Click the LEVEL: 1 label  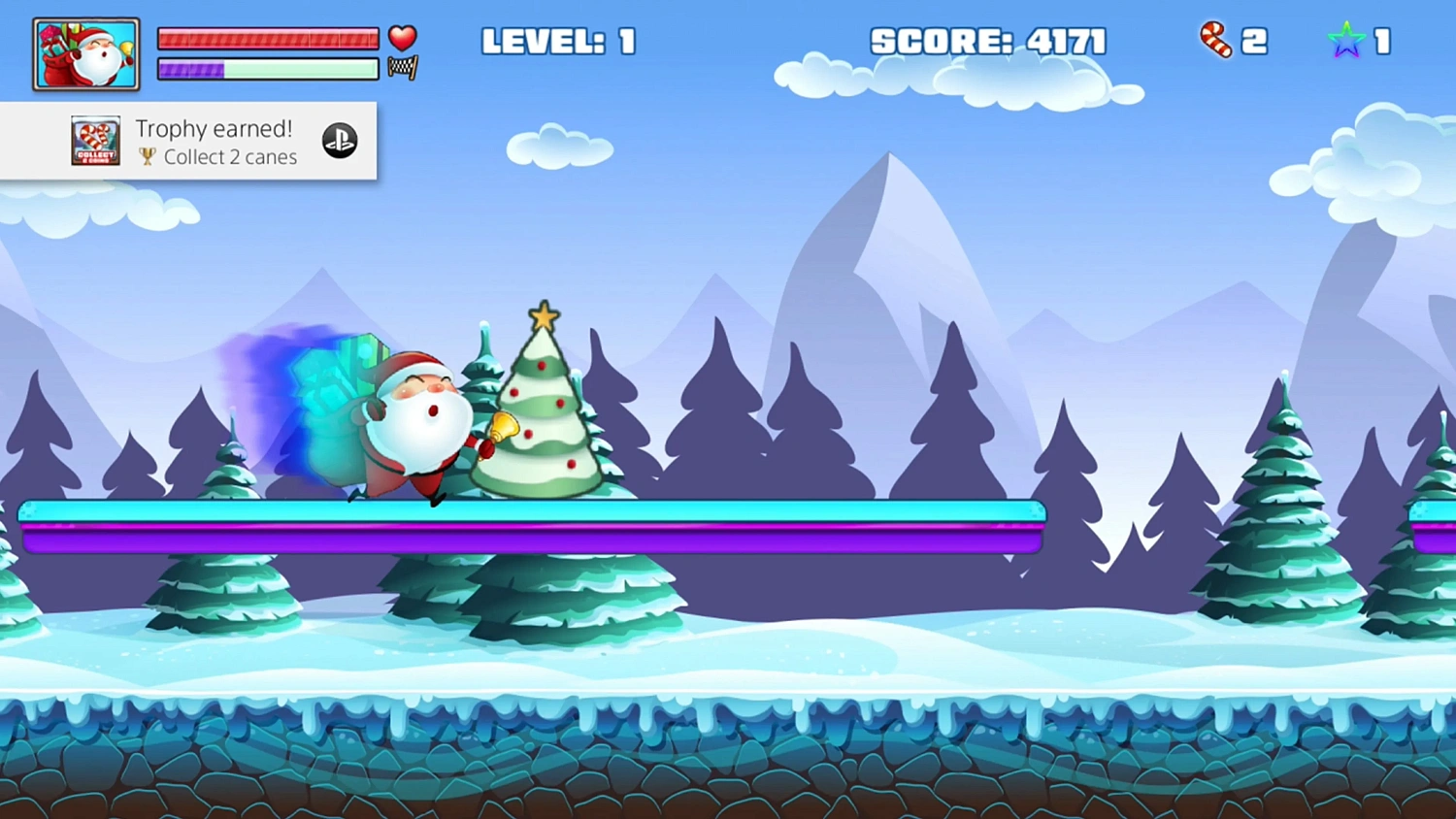click(558, 41)
